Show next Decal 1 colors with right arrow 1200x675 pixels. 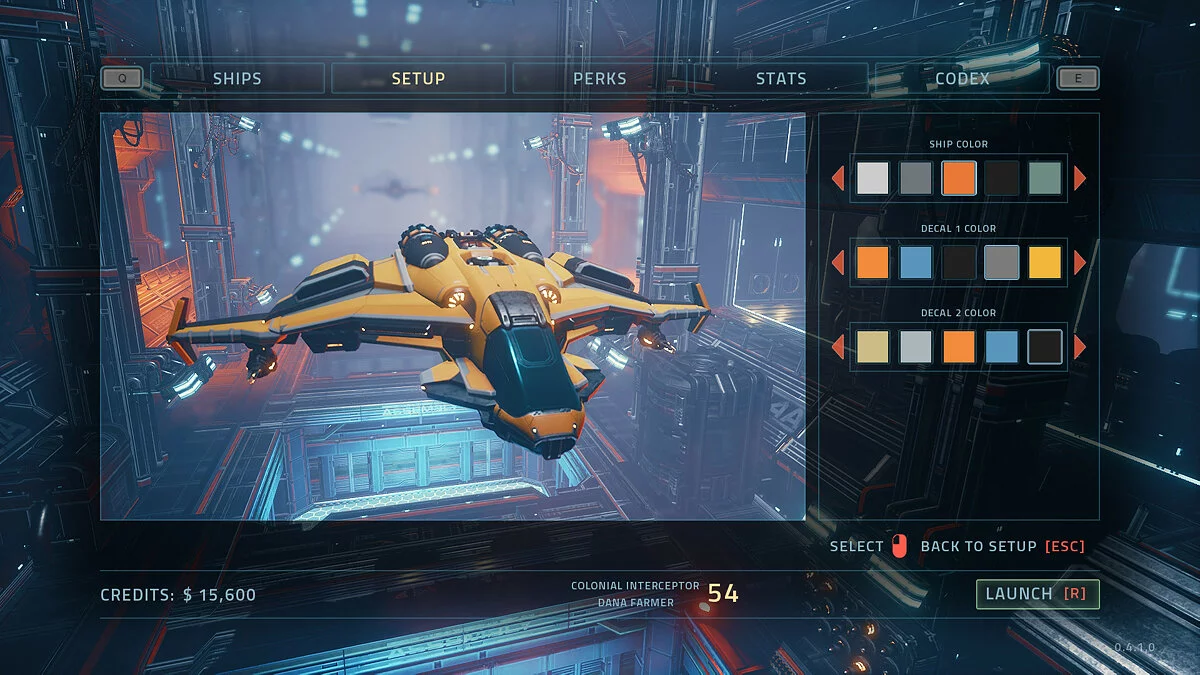pos(1080,262)
